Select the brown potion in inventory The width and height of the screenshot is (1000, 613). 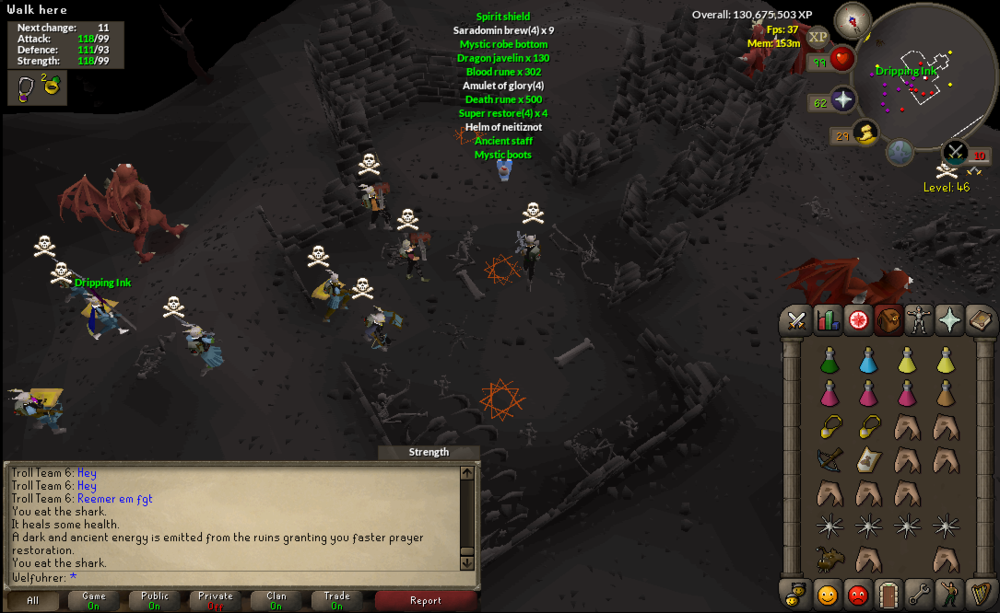[945, 393]
